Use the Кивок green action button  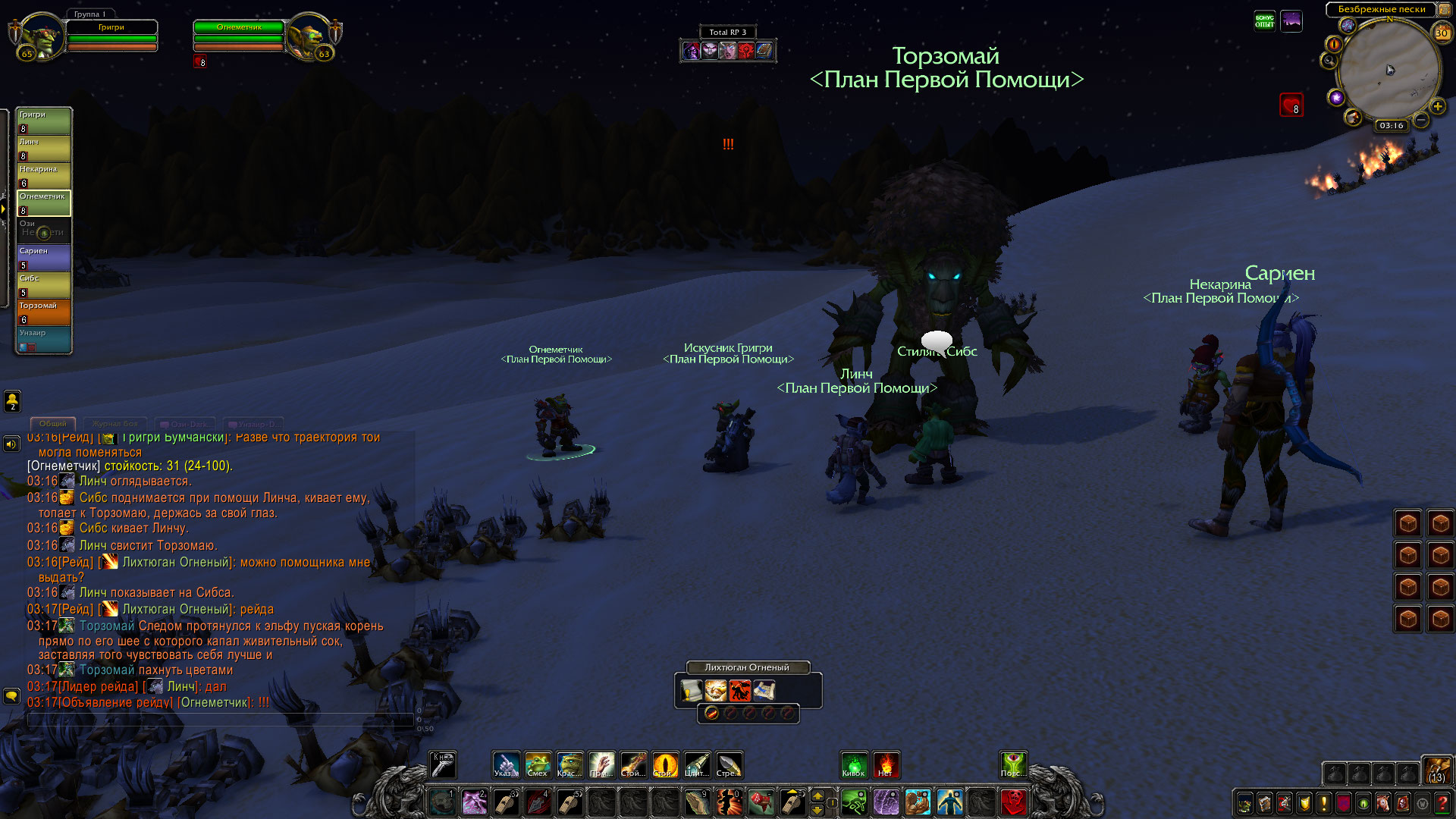tap(854, 764)
